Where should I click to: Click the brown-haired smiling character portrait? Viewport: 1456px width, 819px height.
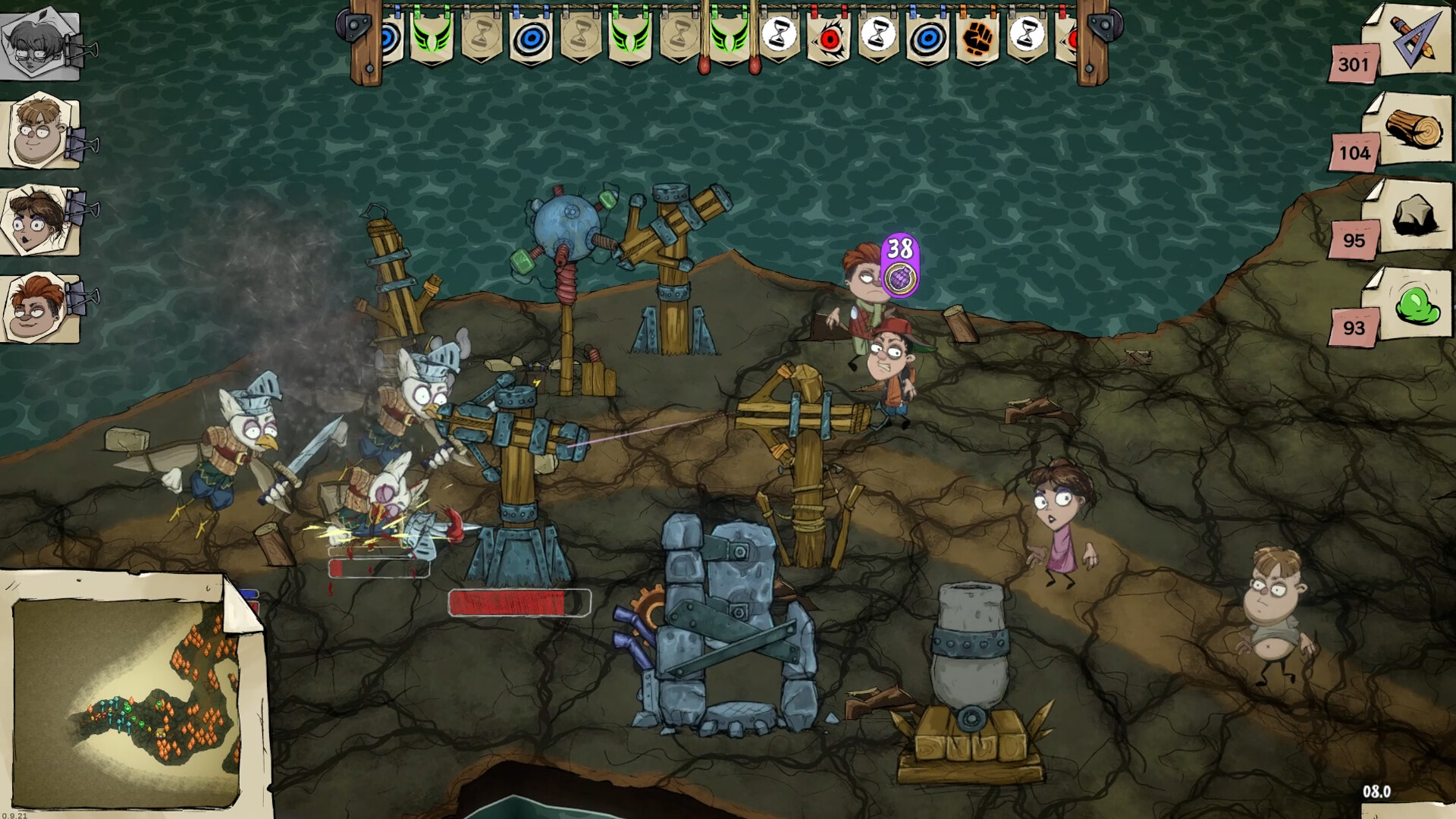coord(39,129)
